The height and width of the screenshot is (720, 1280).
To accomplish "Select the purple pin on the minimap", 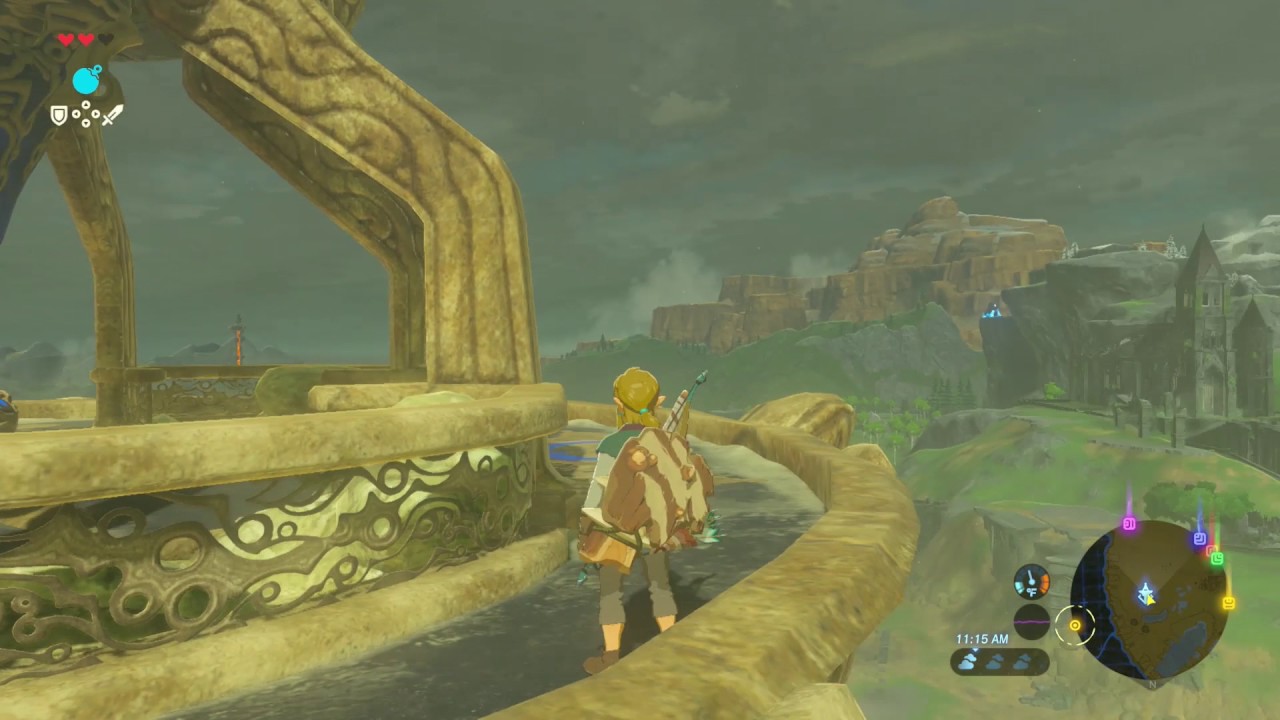I will click(x=1129, y=523).
